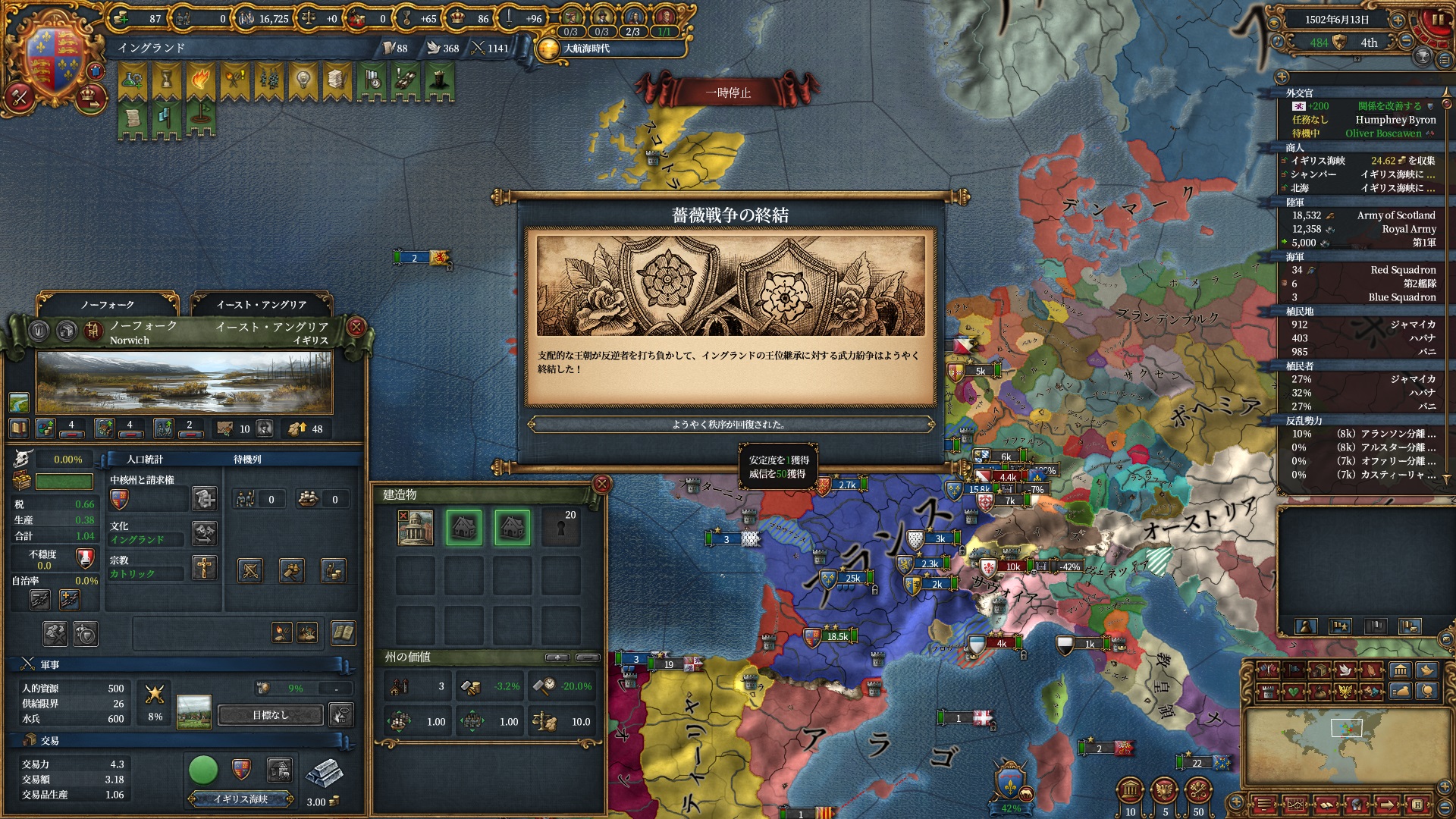Viewport: 1456px width, 819px height.
Task: Click the イギリス海峡 trade node button
Action: click(x=241, y=799)
